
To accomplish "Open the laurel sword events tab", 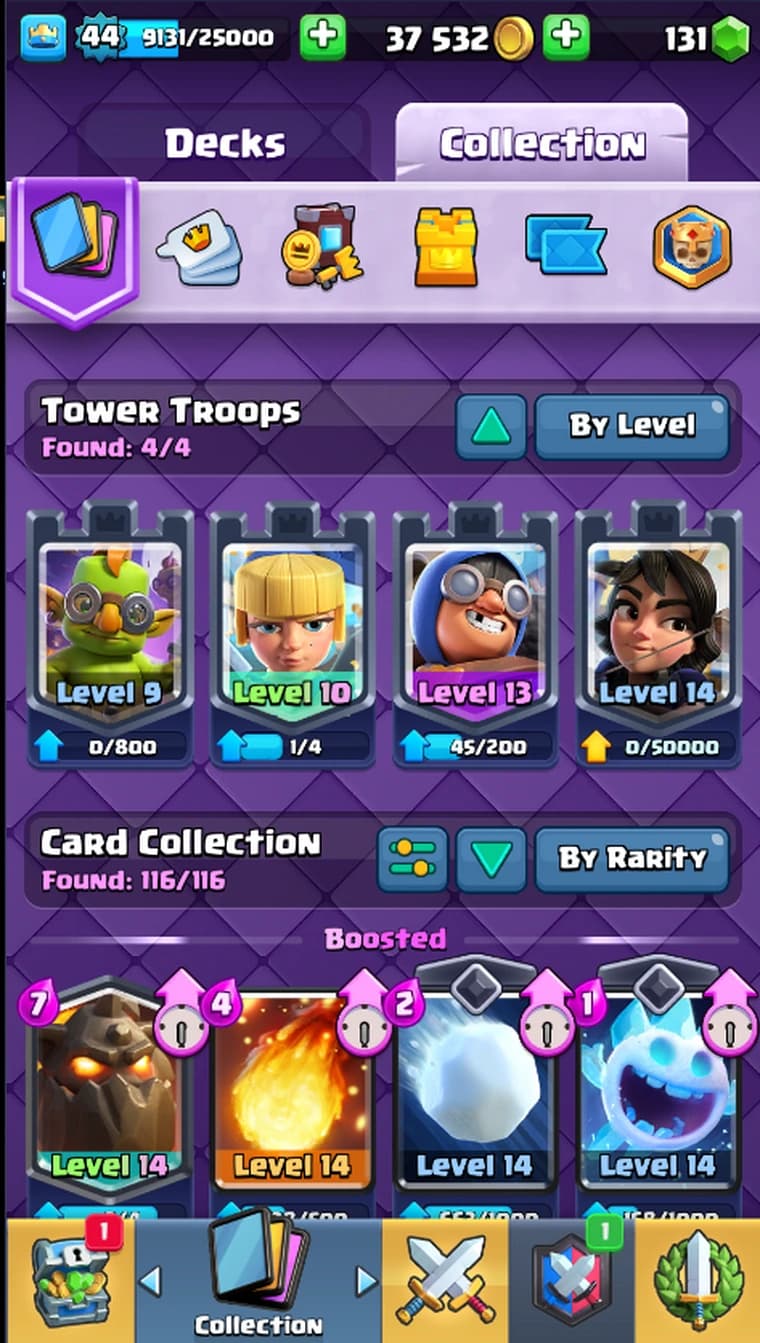I will [x=698, y=1280].
